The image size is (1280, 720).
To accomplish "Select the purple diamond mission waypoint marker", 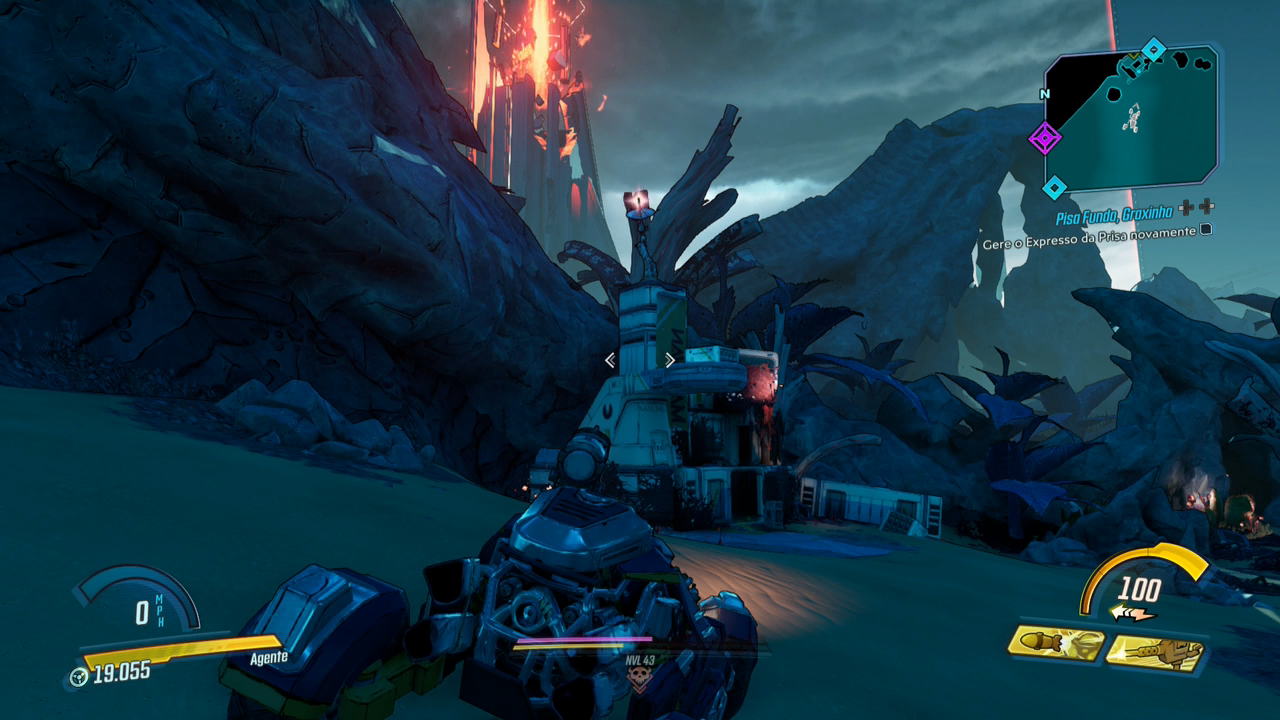I will (x=1045, y=137).
